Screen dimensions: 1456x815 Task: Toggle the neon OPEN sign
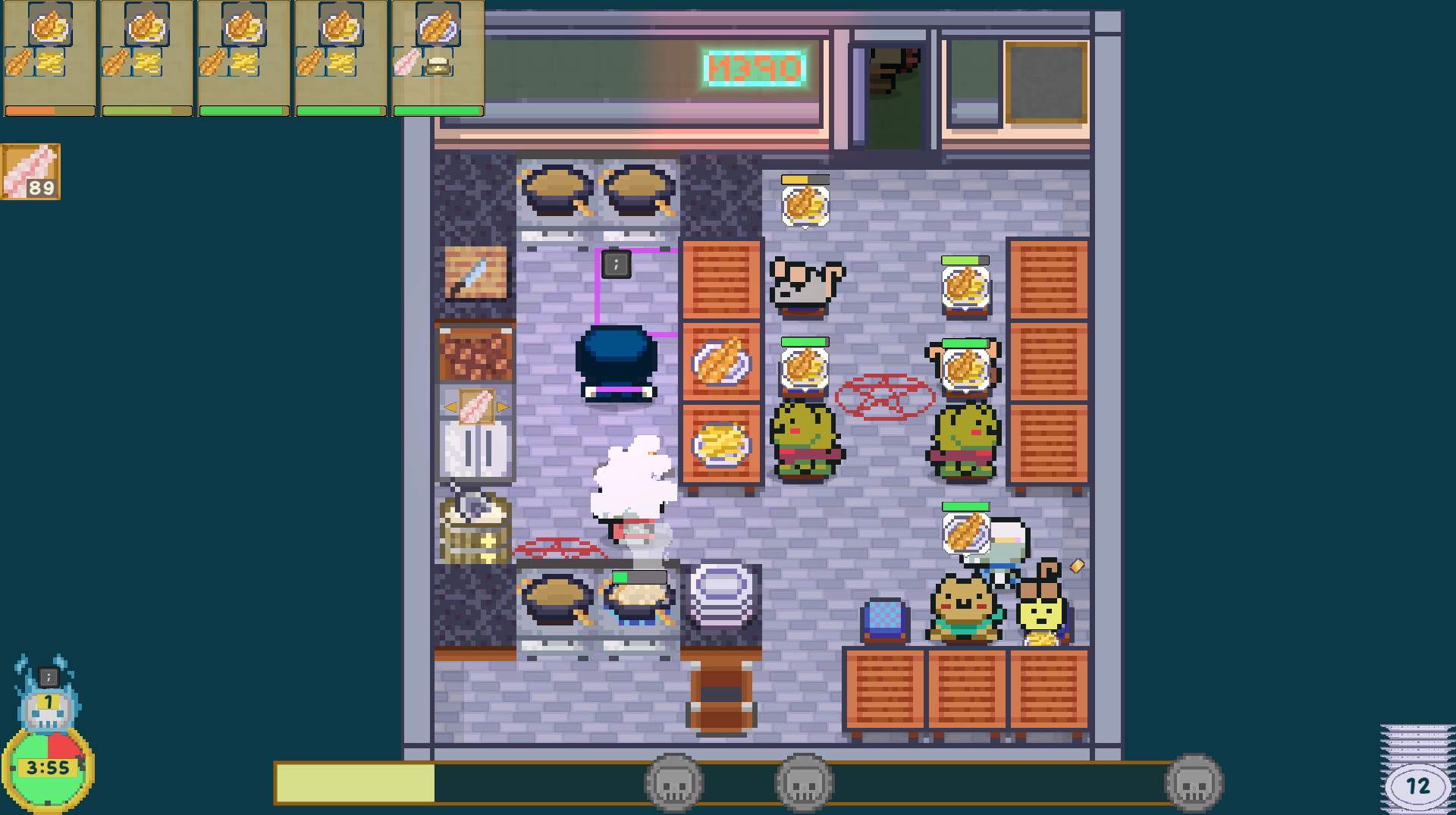pos(753,68)
